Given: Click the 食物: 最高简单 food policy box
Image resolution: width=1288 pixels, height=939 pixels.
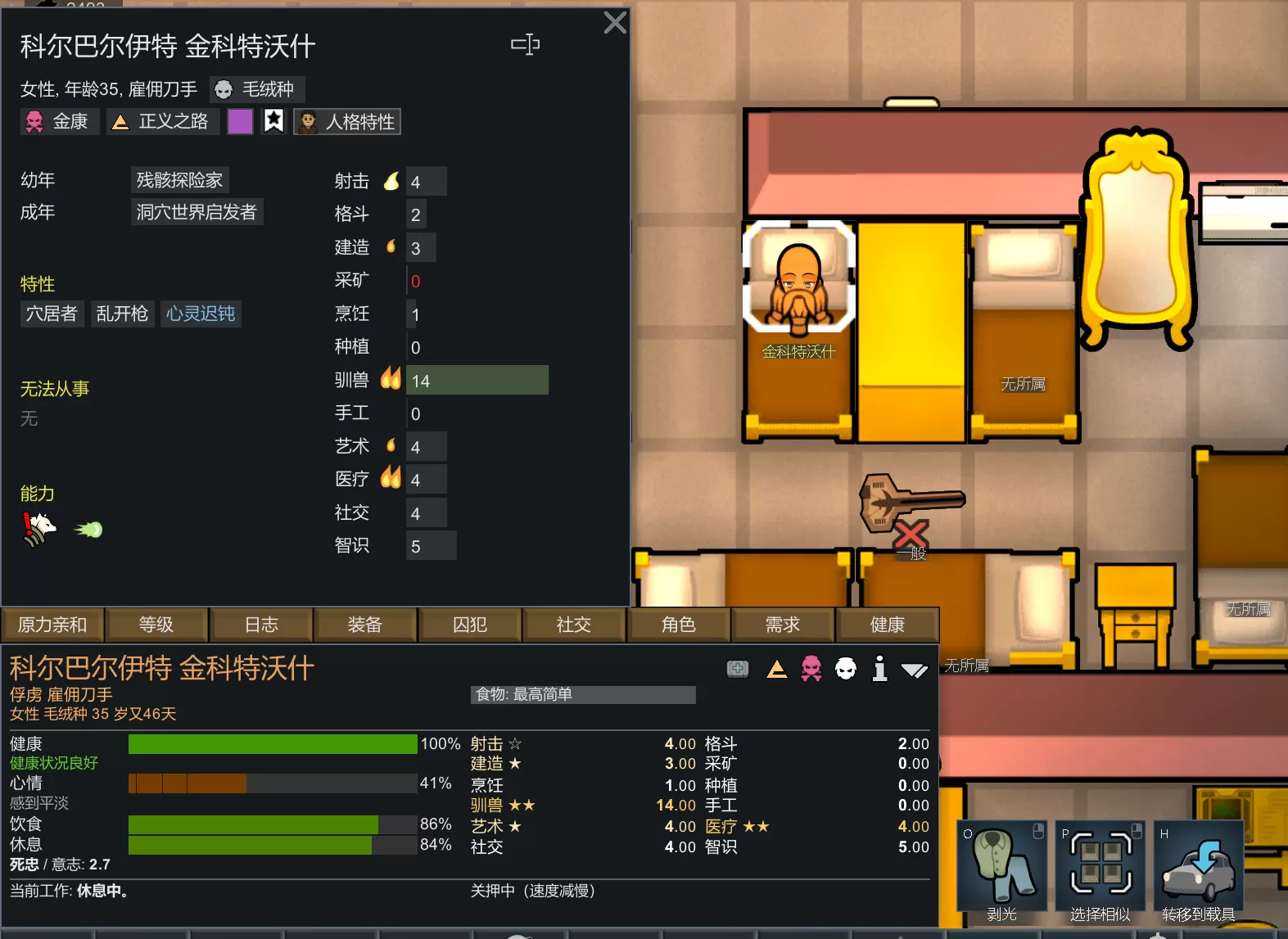Looking at the screenshot, I should pyautogui.click(x=583, y=695).
